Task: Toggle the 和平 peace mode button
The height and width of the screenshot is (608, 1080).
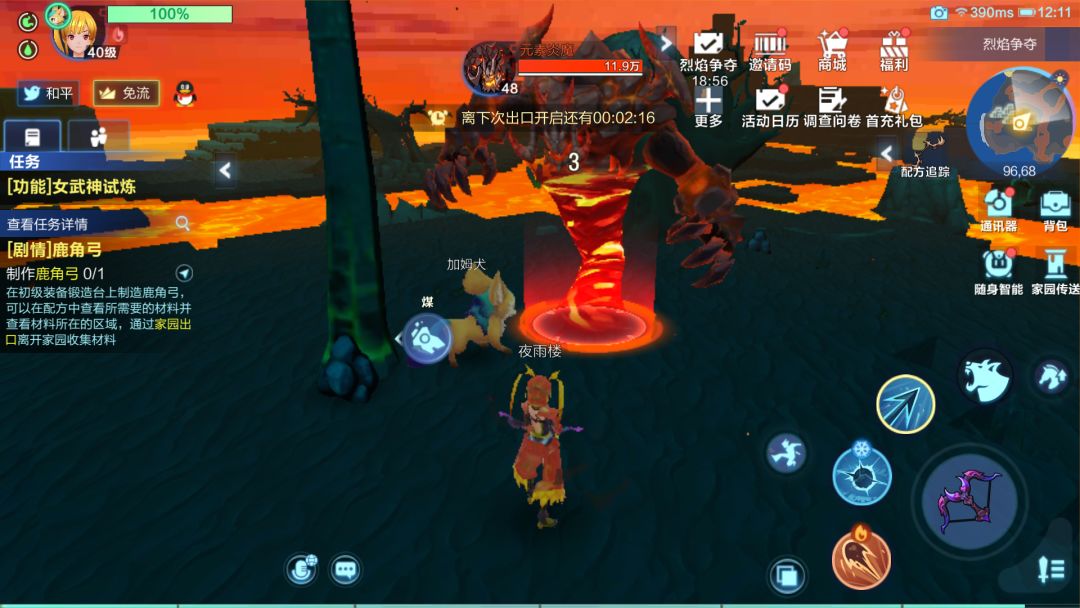Action: tap(47, 93)
